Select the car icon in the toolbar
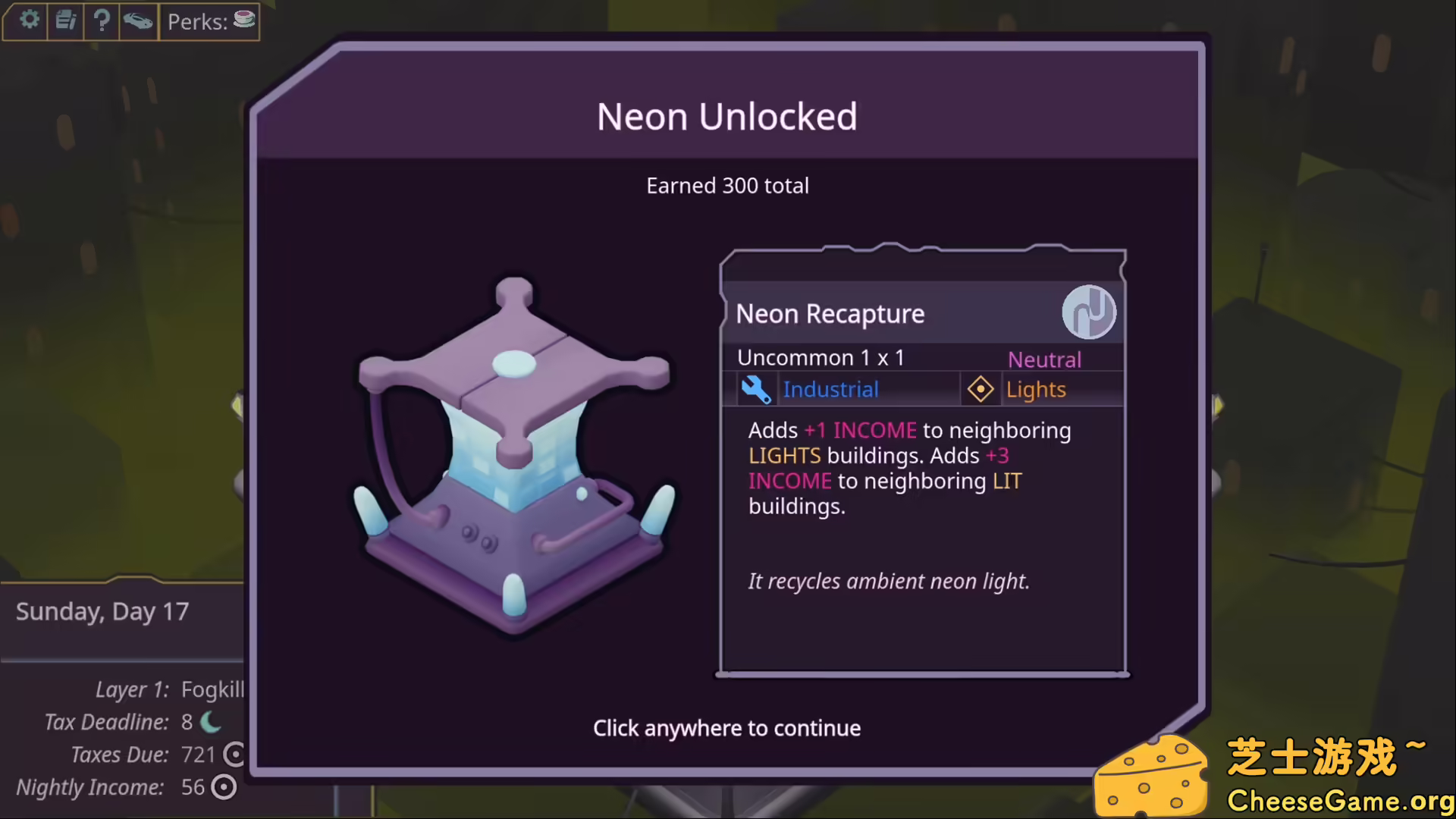 pyautogui.click(x=138, y=20)
